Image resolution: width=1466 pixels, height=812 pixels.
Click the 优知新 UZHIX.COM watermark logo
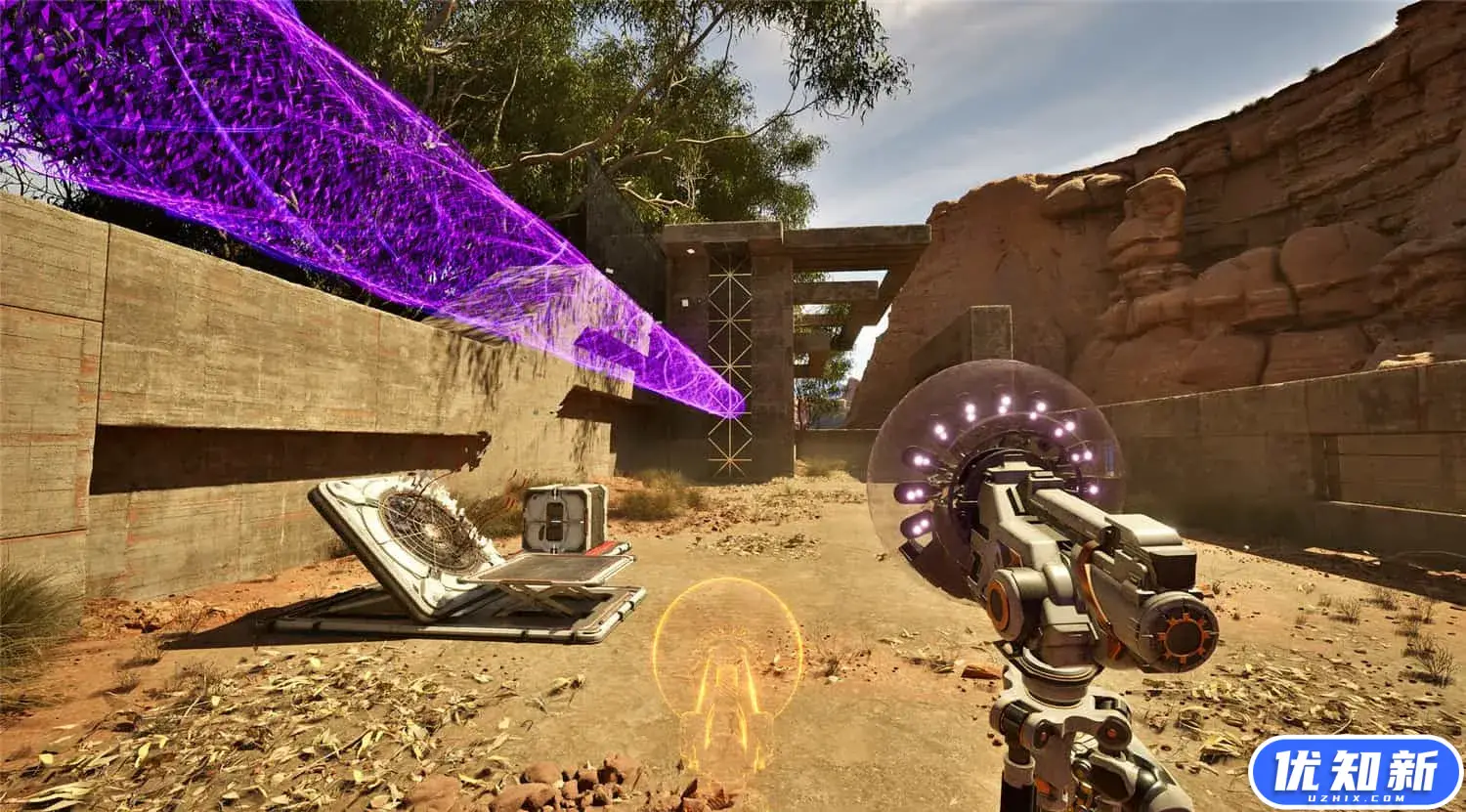click(x=1355, y=771)
